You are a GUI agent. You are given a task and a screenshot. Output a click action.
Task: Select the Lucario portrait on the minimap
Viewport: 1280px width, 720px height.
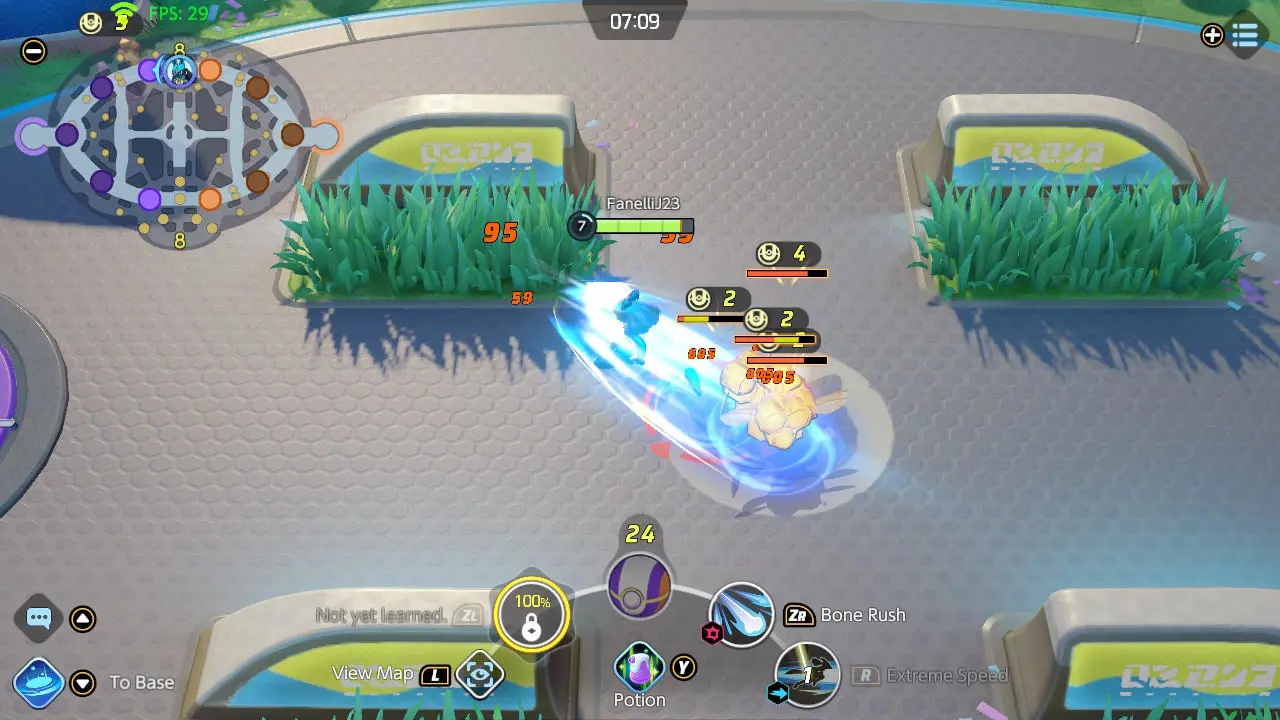[x=178, y=70]
